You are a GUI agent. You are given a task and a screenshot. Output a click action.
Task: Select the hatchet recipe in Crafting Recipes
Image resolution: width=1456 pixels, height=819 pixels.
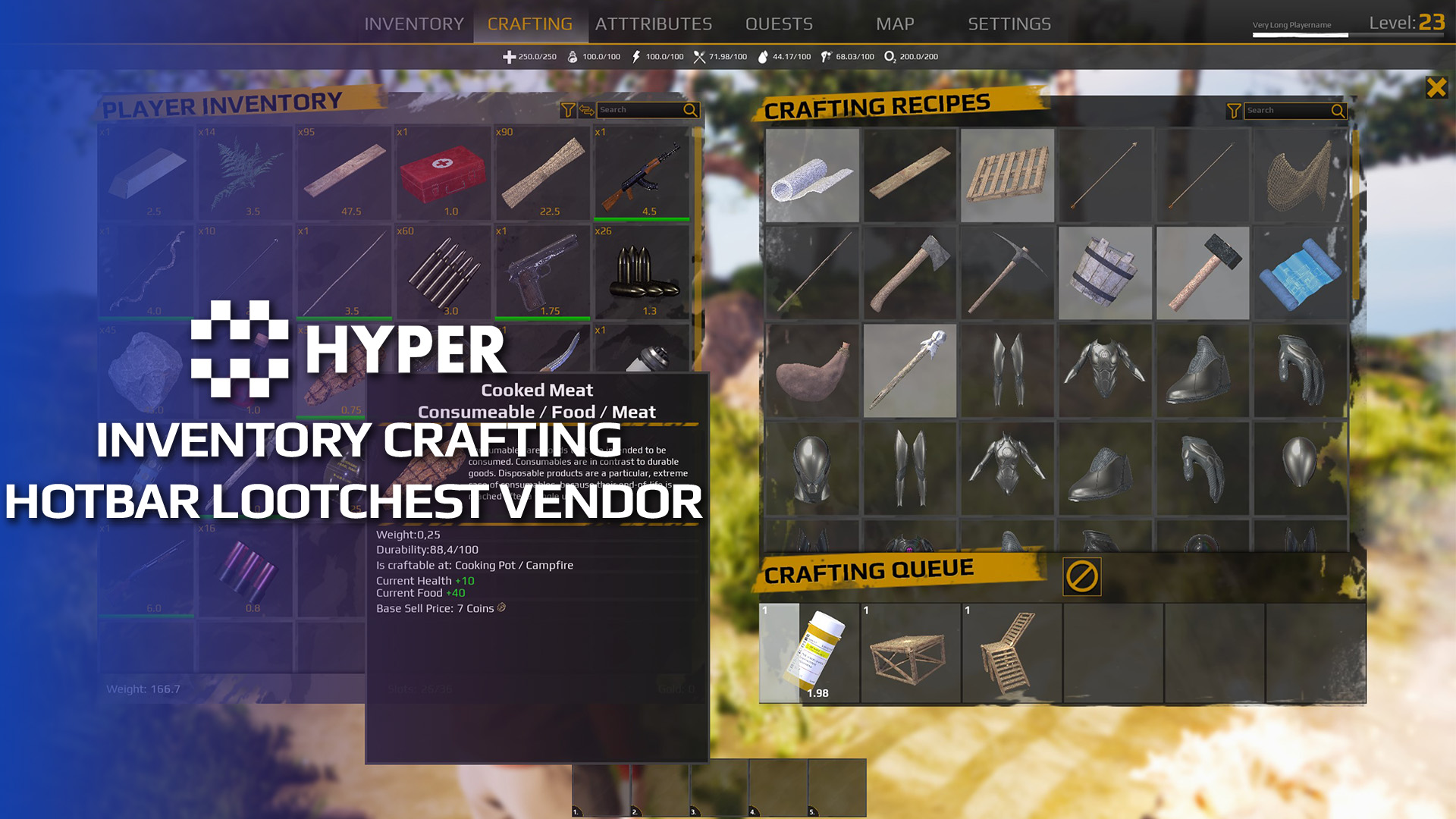[910, 273]
